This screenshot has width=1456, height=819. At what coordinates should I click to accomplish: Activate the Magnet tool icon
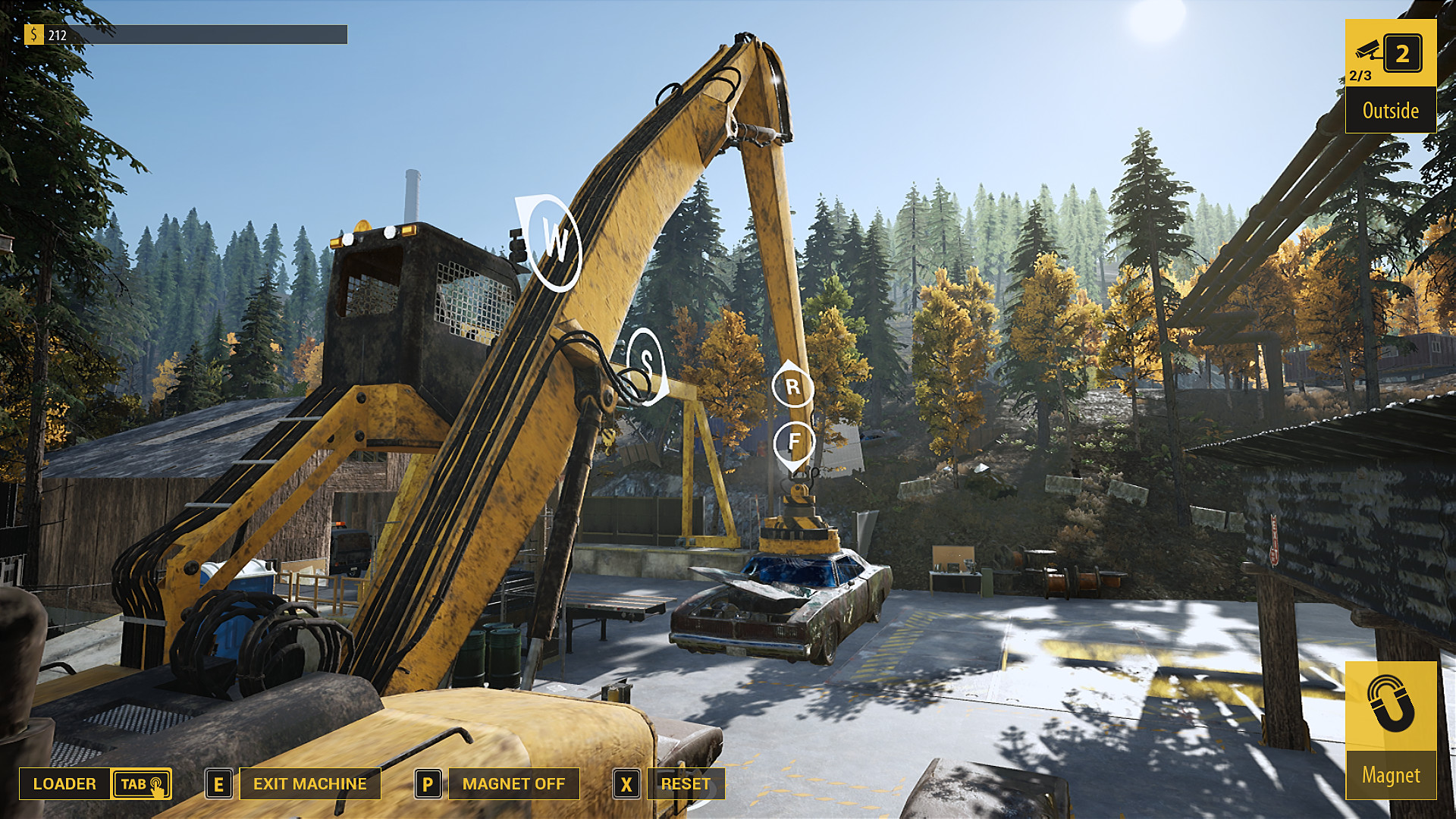(x=1390, y=707)
